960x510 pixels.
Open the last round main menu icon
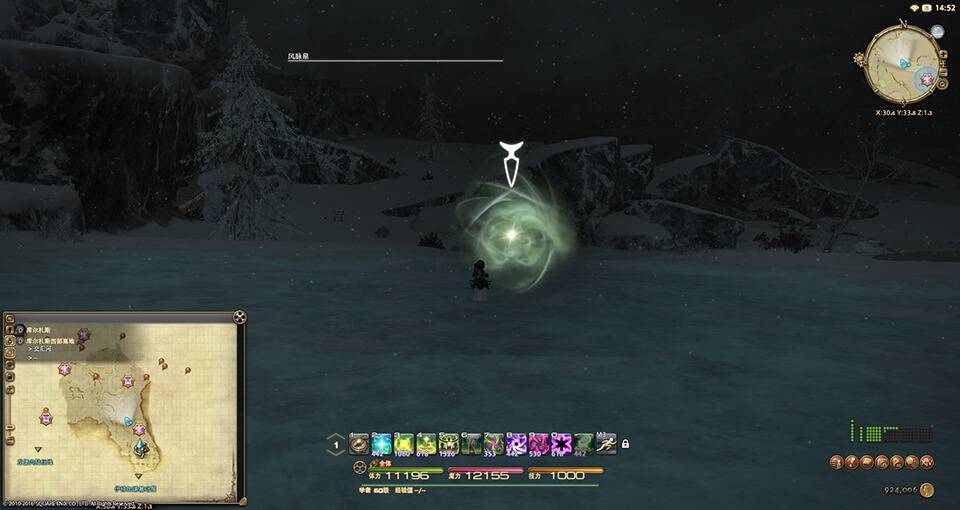[929, 461]
